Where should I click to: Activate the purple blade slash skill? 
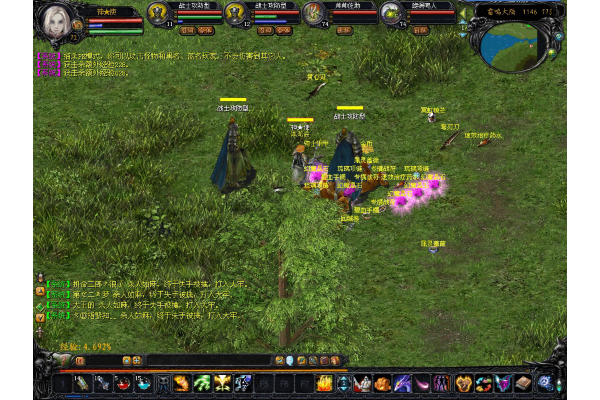[403, 383]
